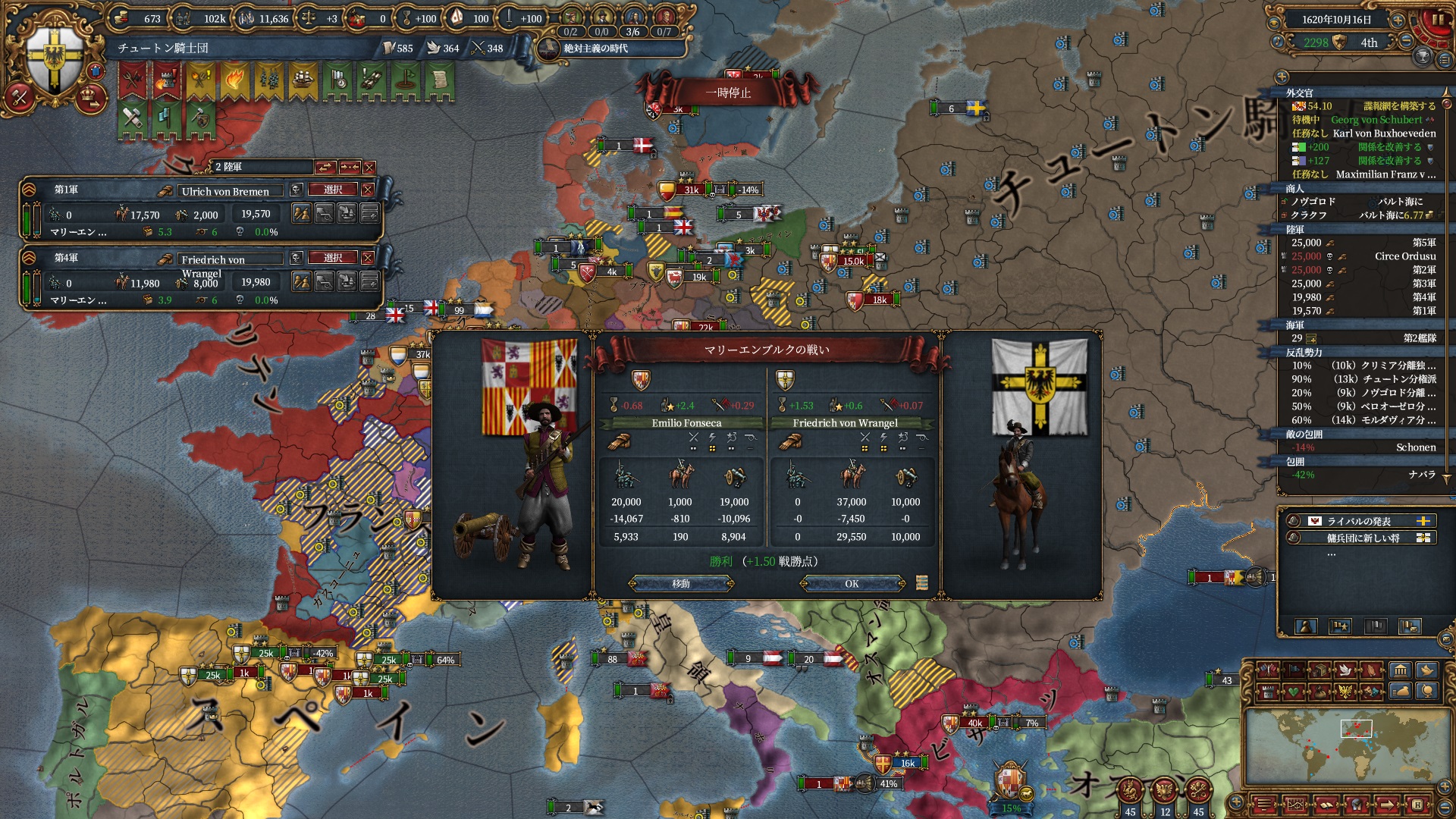Screen dimensions: 1456x819
Task: Decrease game speed with the minus button
Action: point(1405,42)
